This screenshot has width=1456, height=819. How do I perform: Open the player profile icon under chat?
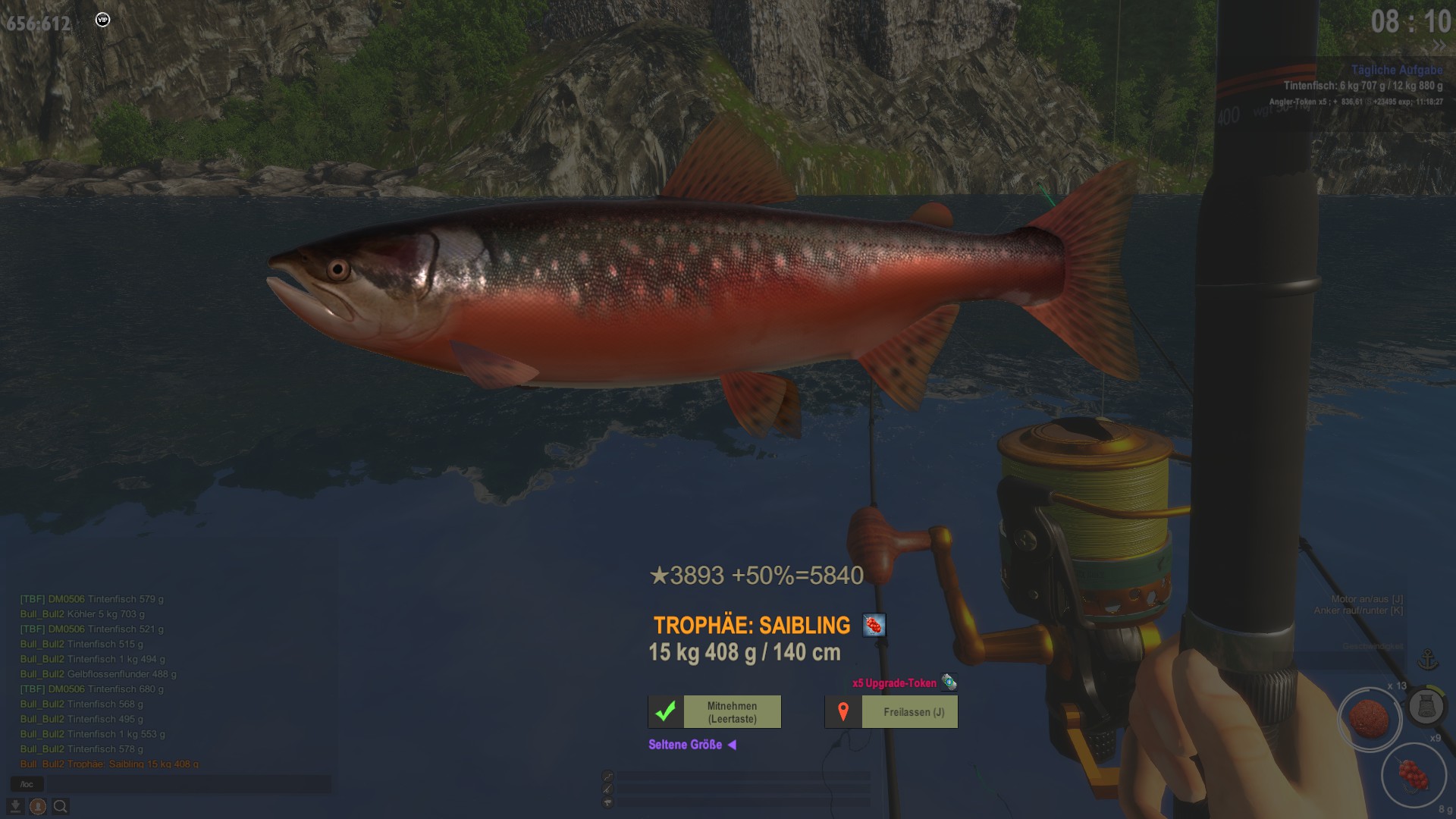pos(38,807)
